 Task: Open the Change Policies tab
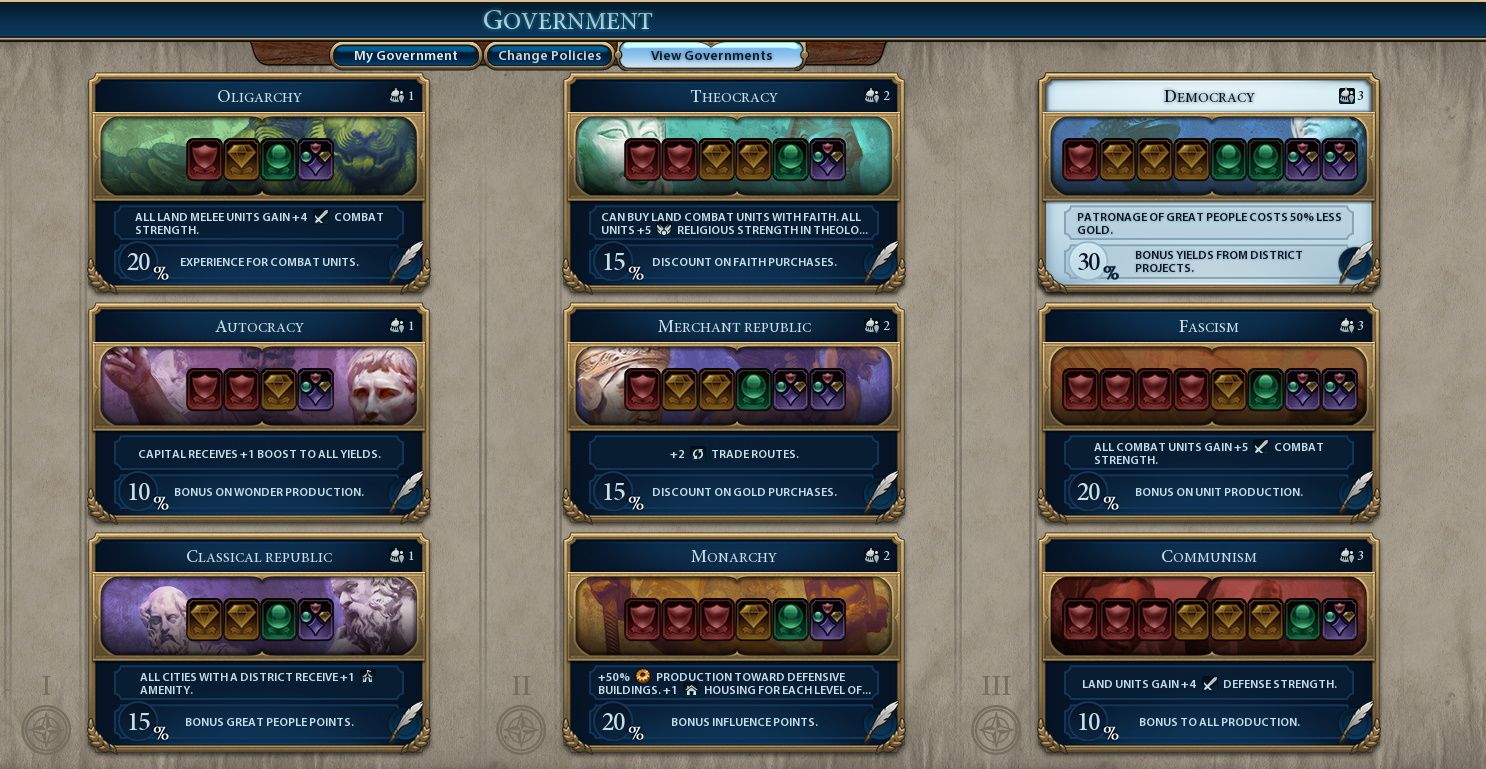(549, 56)
